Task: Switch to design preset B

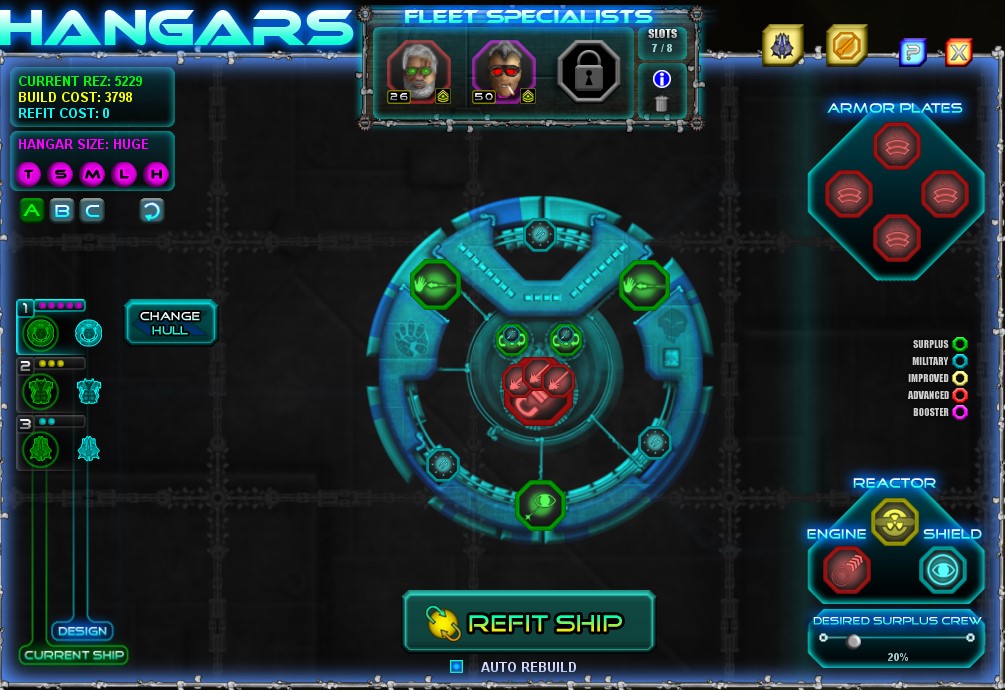Action: (x=62, y=210)
